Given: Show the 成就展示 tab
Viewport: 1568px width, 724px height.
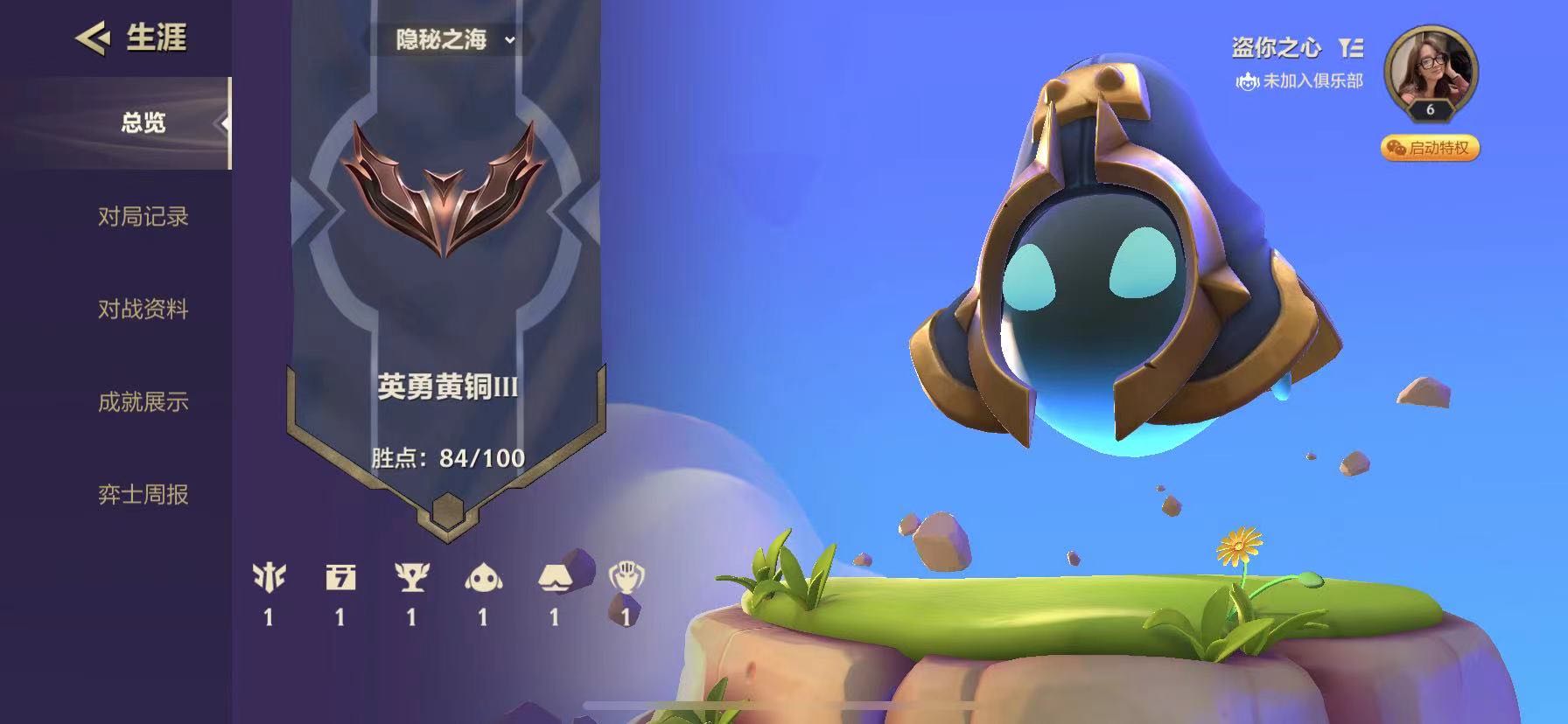Looking at the screenshot, I should click(143, 401).
